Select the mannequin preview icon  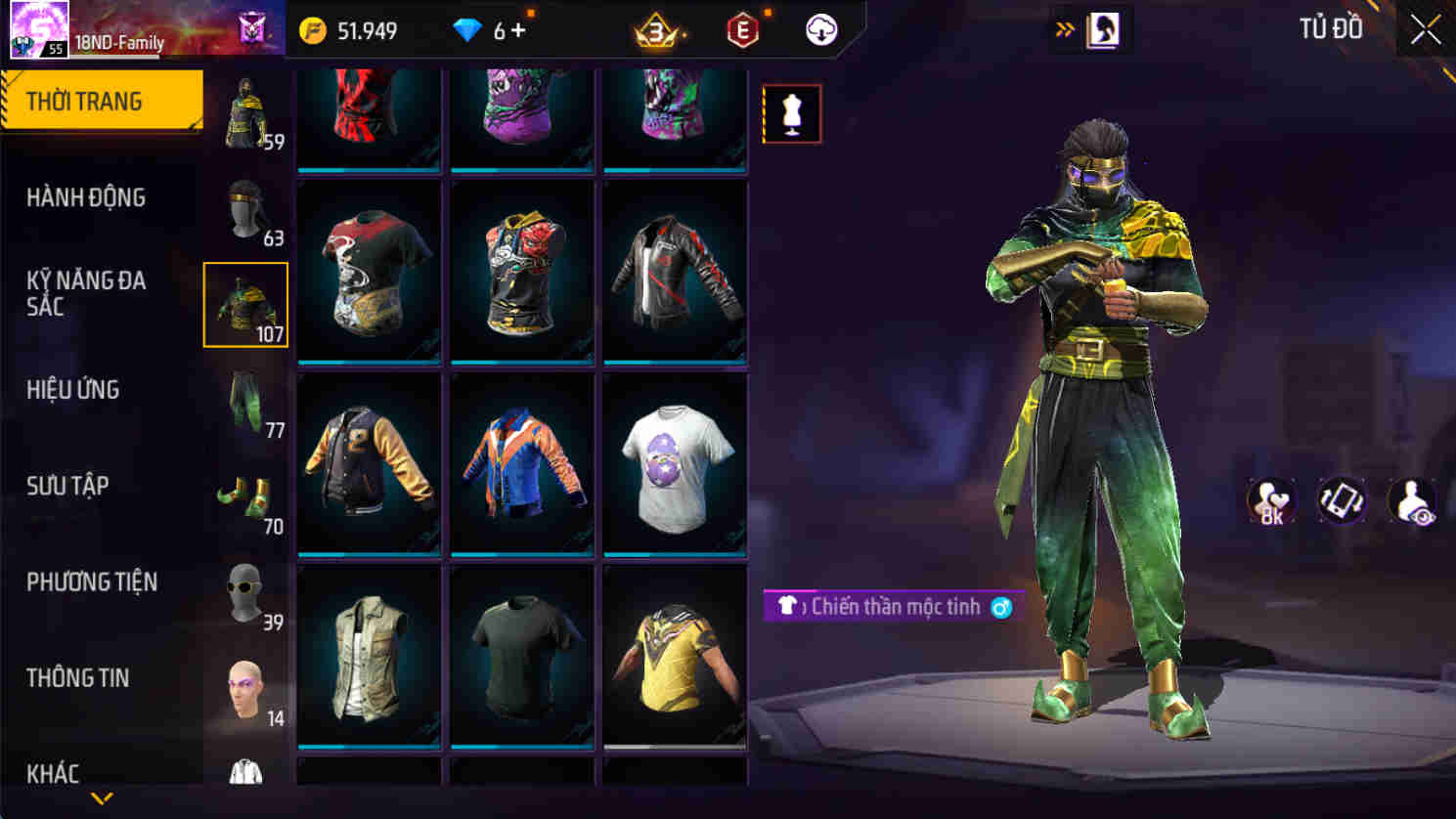(x=792, y=112)
